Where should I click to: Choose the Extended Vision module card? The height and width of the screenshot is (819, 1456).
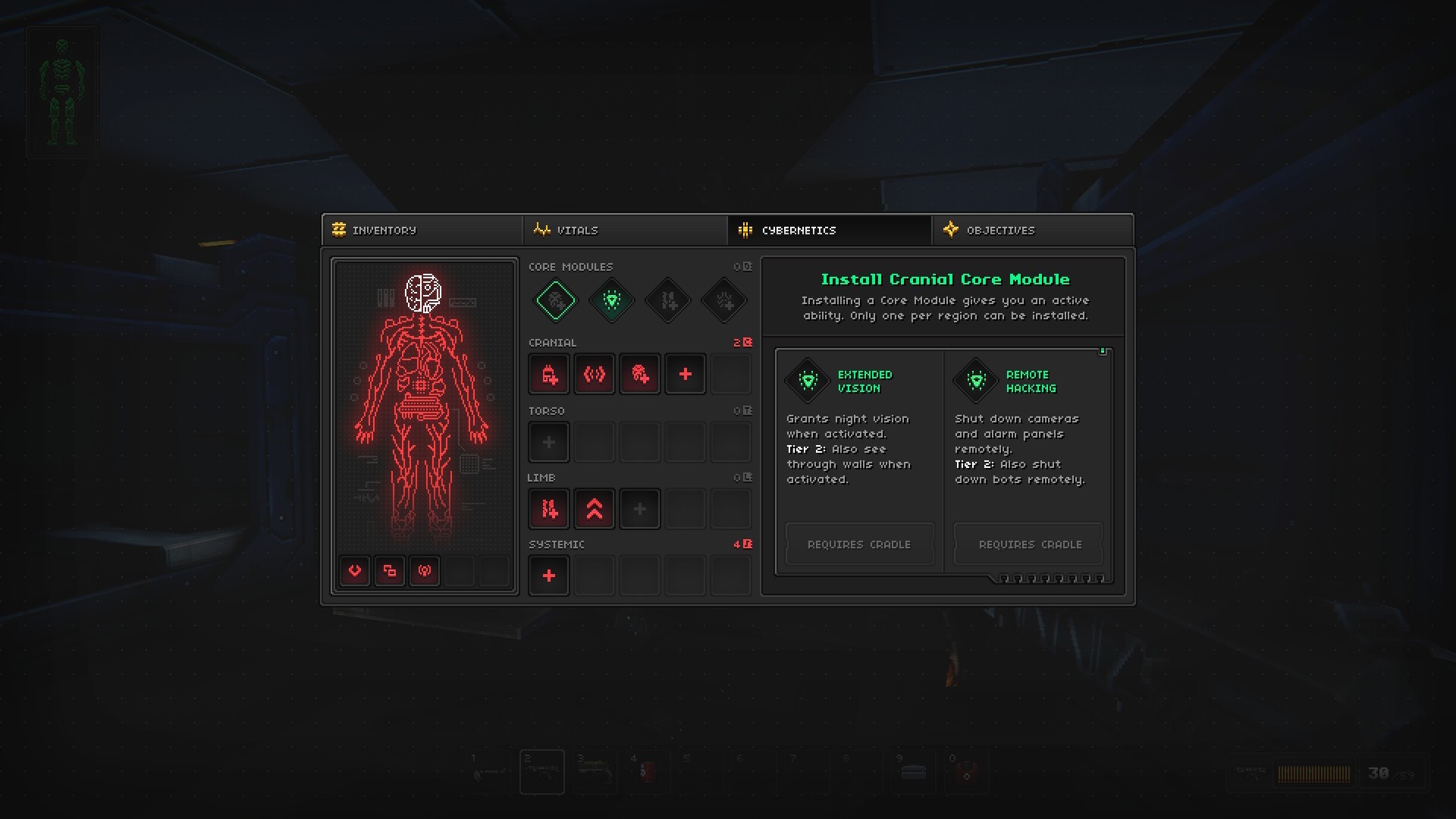tap(859, 455)
